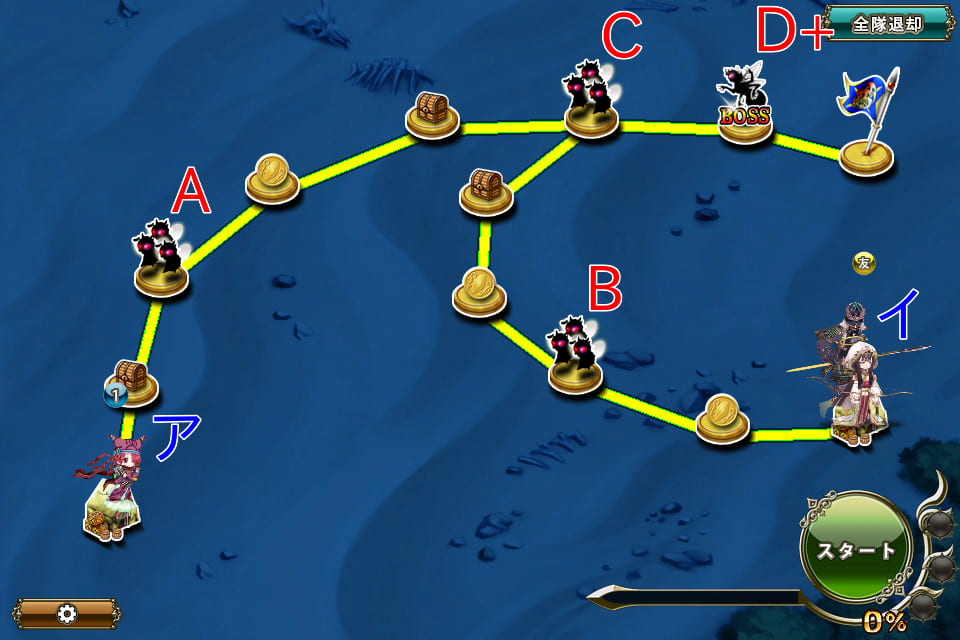The width and height of the screenshot is (960, 640).
Task: Click the green スタート start button
Action: pos(855,549)
